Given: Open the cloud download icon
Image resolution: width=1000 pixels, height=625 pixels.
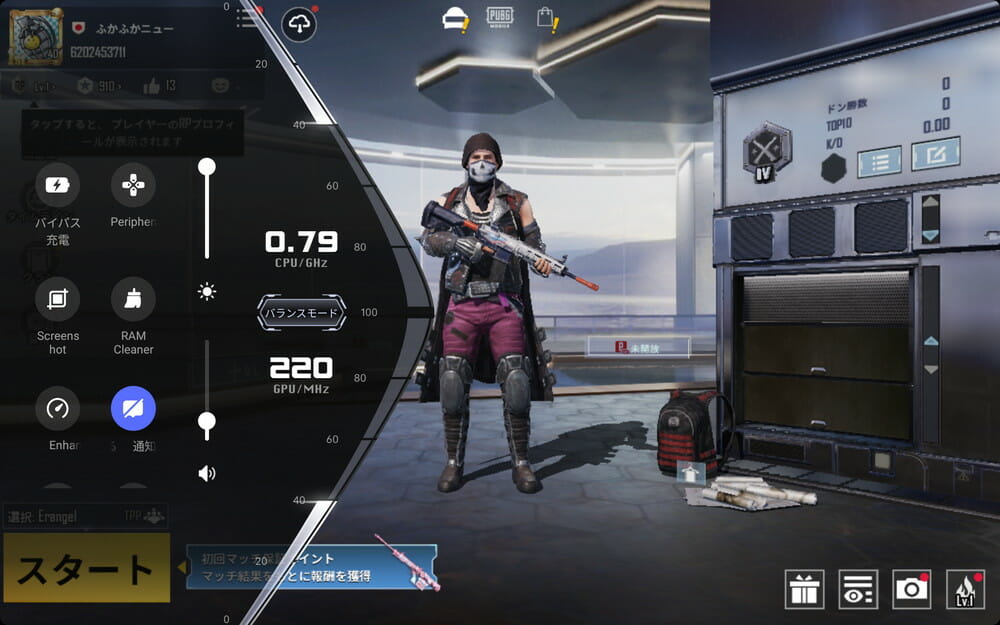Looking at the screenshot, I should 299,24.
